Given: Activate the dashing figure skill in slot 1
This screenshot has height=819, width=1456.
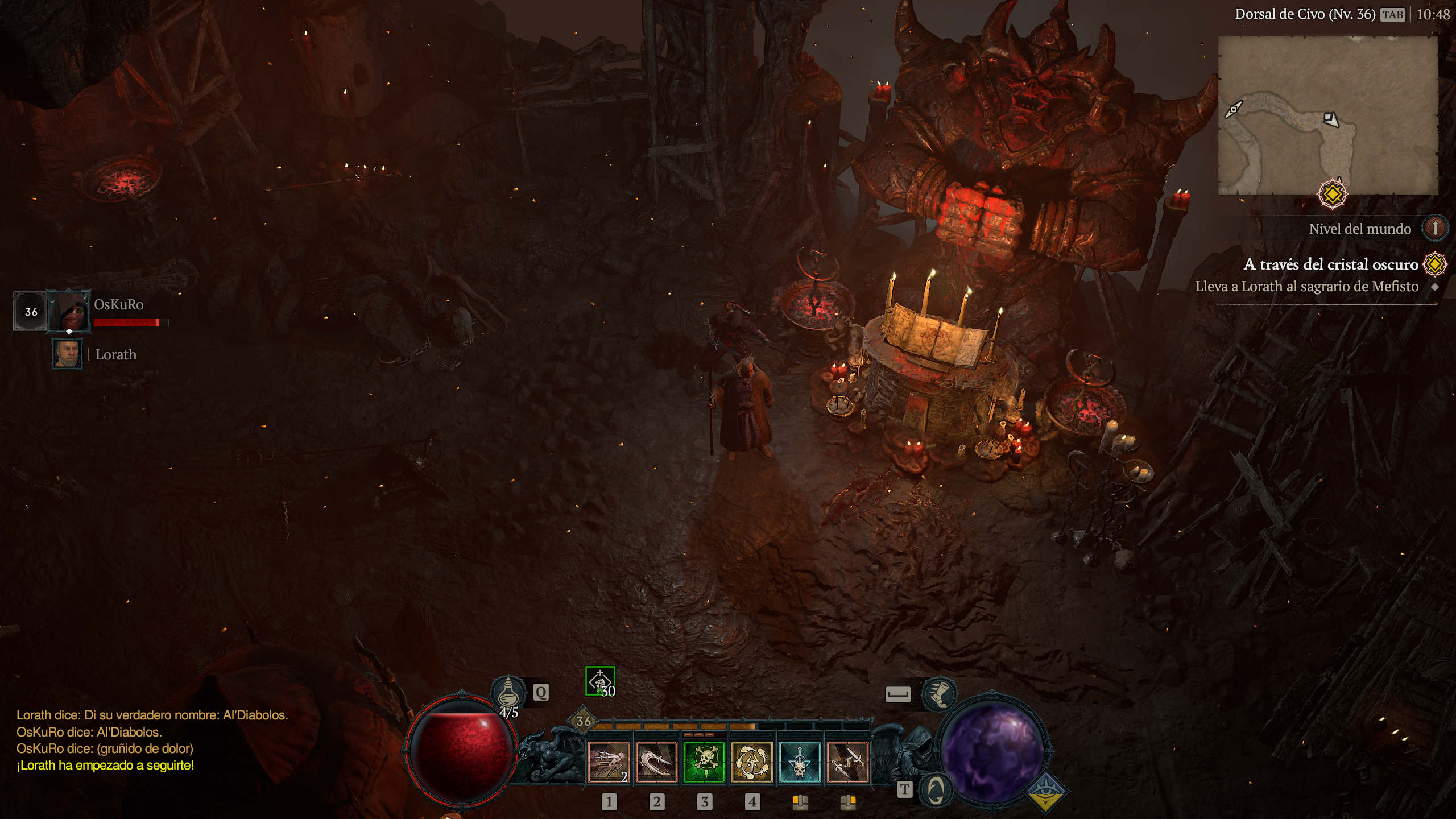Looking at the screenshot, I should [x=608, y=762].
